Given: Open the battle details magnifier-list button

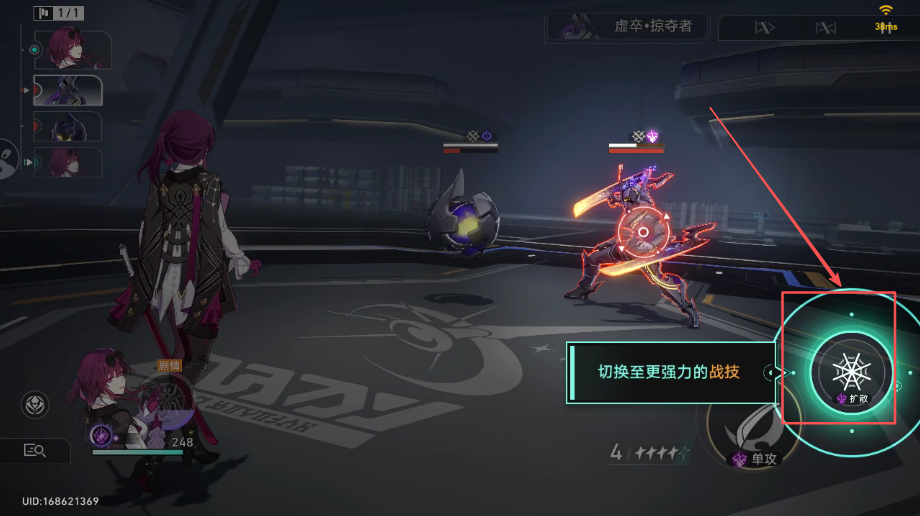Looking at the screenshot, I should point(35,451).
